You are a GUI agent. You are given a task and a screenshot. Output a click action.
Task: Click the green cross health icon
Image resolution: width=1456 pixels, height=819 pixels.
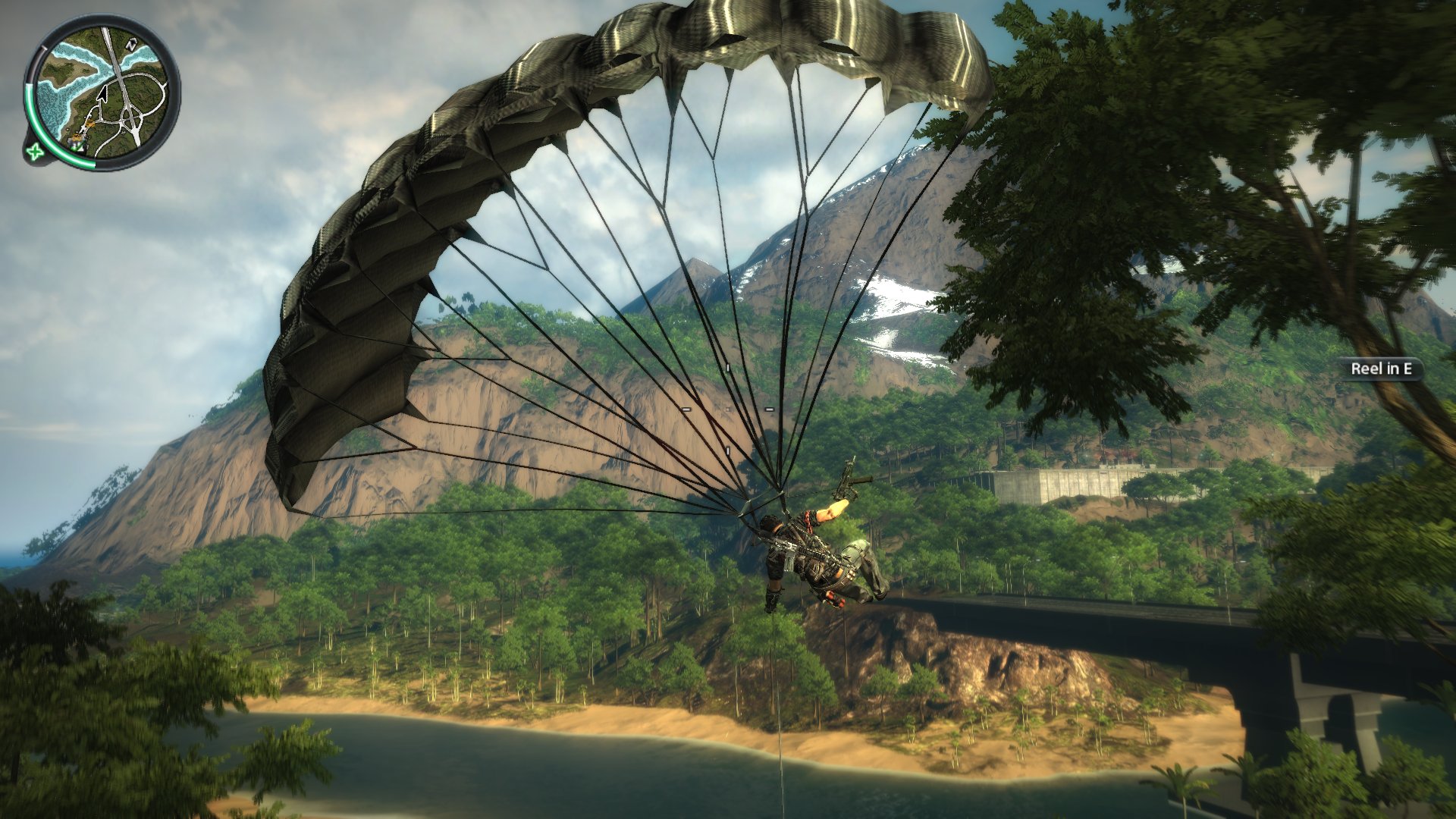(x=34, y=152)
